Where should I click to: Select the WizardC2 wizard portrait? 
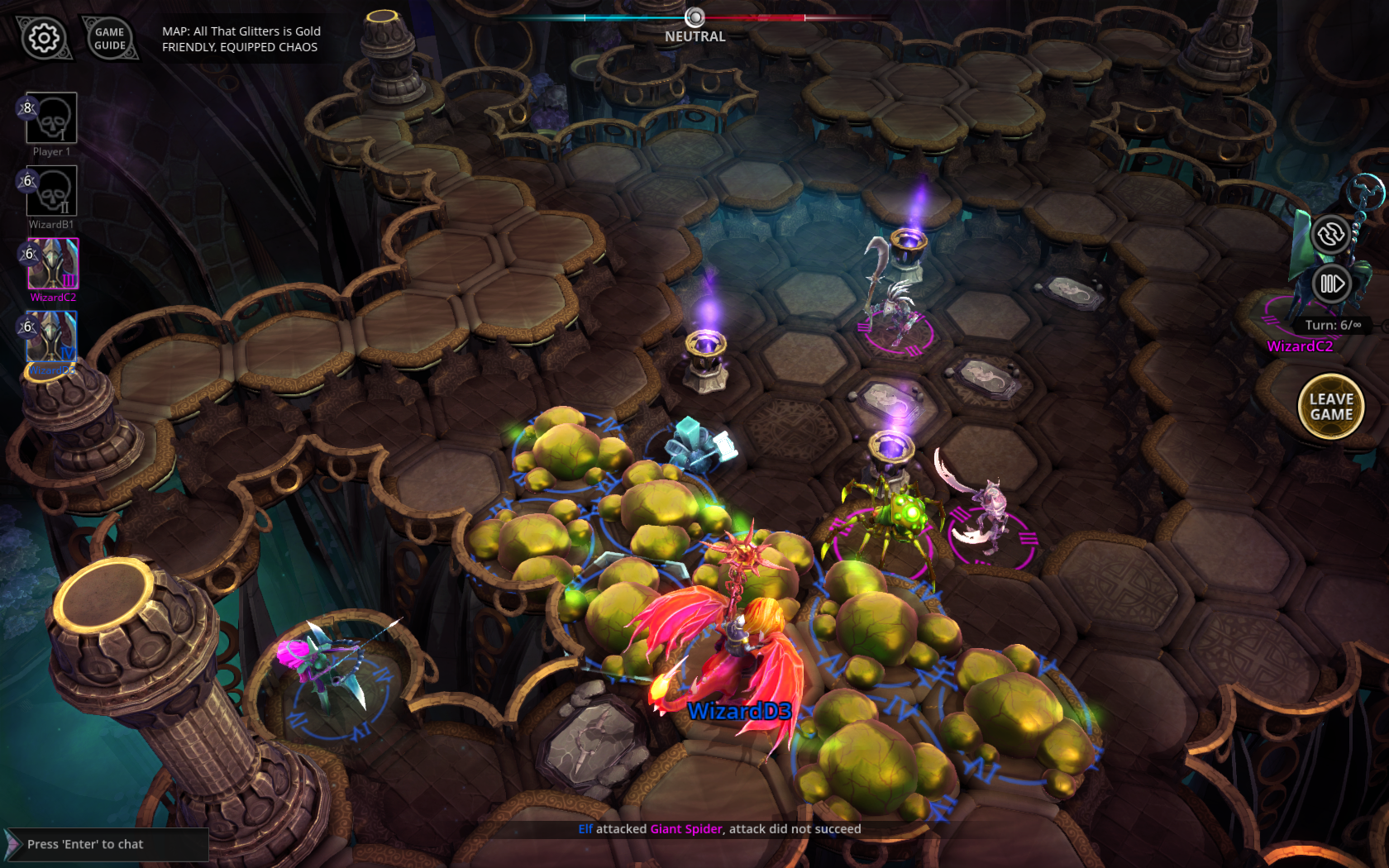pos(53,264)
